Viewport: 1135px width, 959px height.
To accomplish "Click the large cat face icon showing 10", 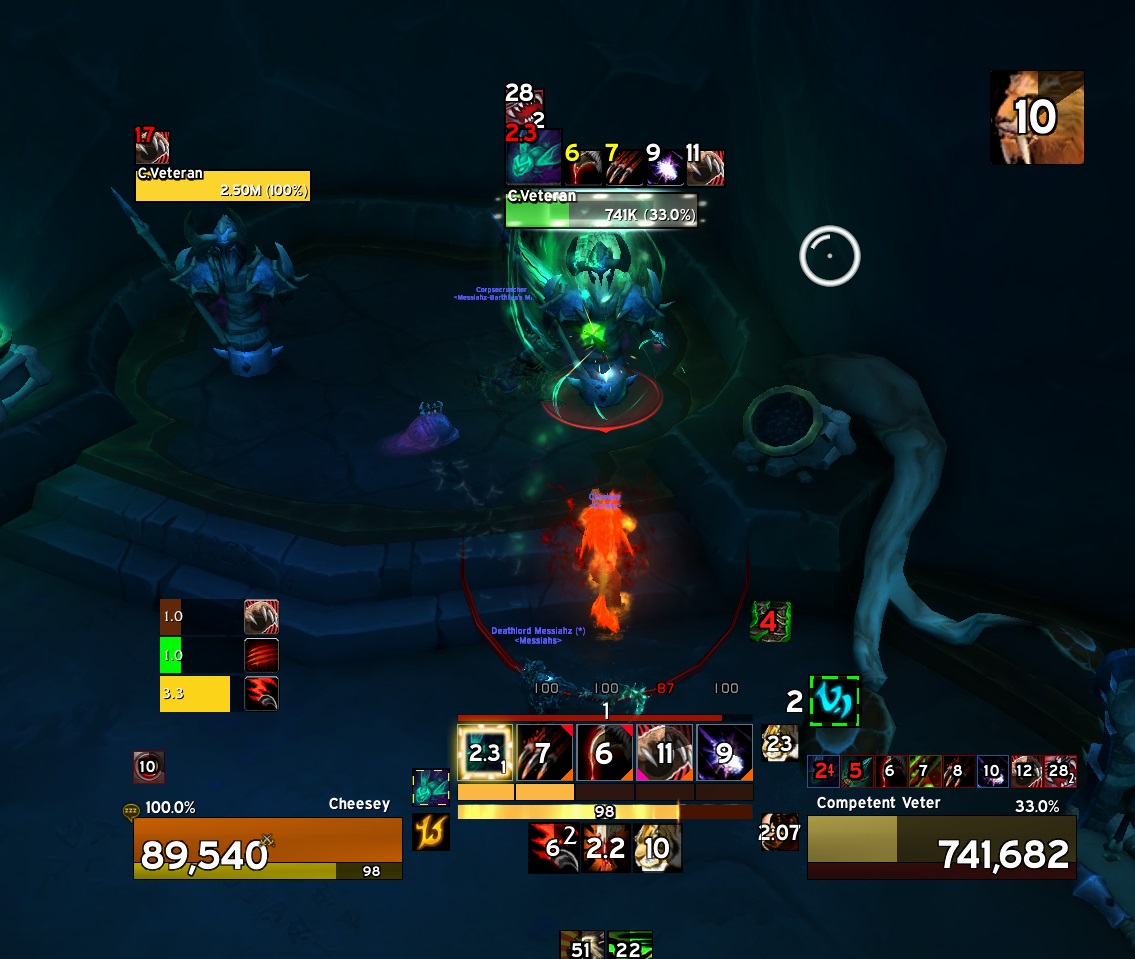I will tap(1037, 118).
